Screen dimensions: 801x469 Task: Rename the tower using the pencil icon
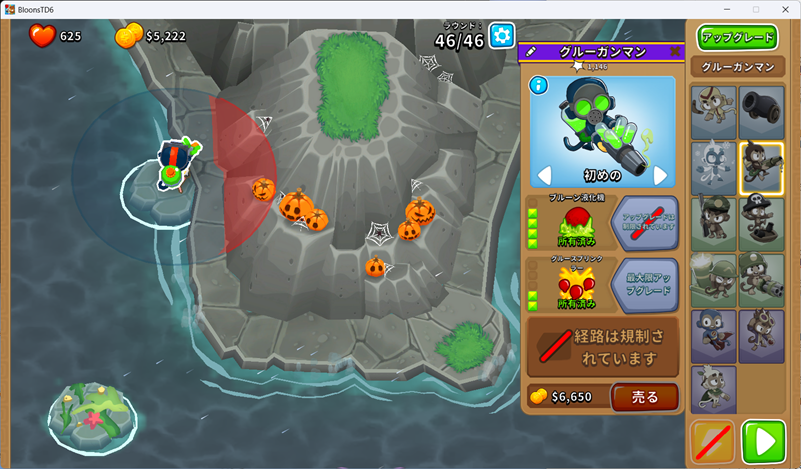531,52
